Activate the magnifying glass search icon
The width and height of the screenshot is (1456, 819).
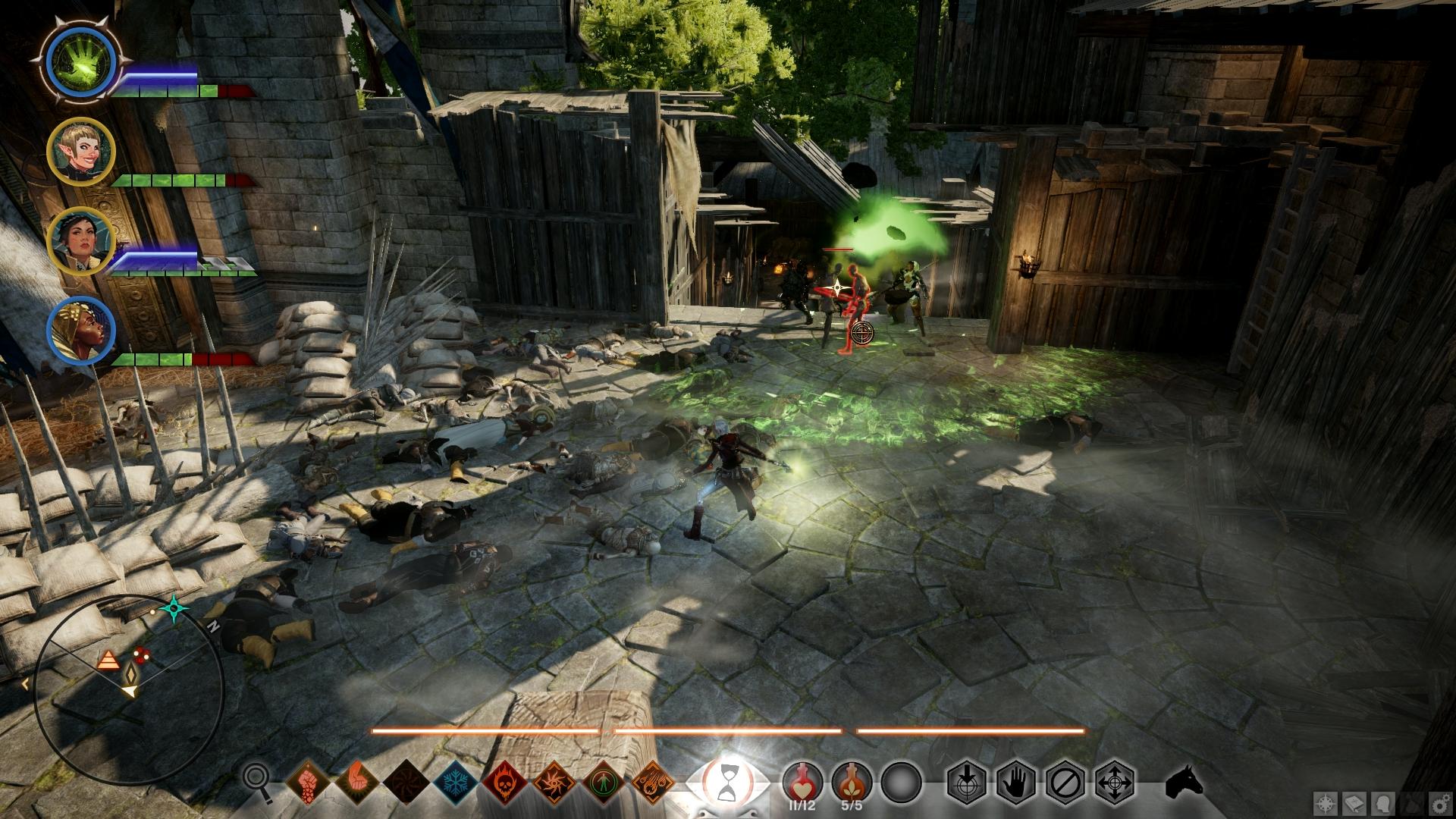pyautogui.click(x=257, y=780)
